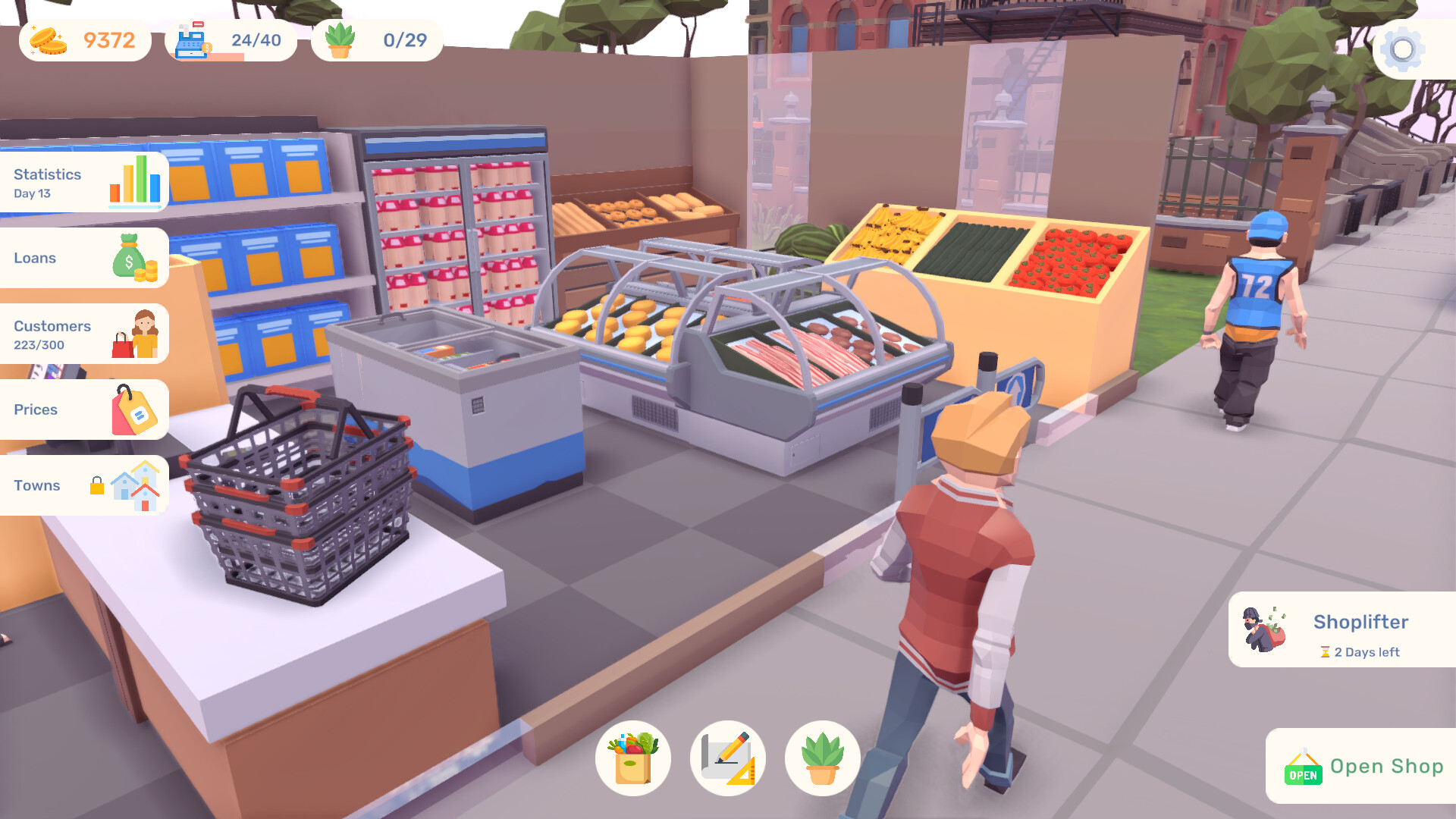1456x819 pixels.
Task: Click the cash register 24/40 counter
Action: point(229,39)
